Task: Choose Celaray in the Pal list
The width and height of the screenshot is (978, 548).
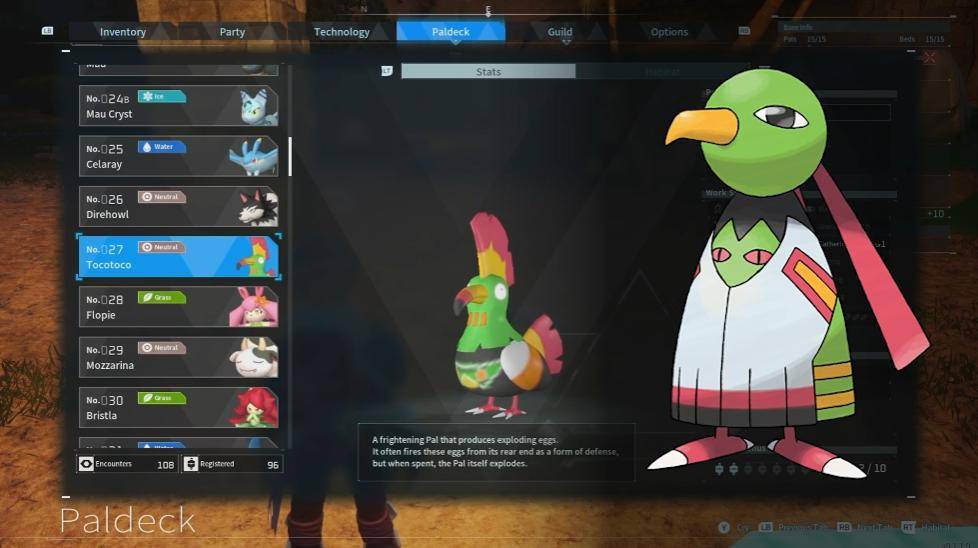Action: coord(178,156)
